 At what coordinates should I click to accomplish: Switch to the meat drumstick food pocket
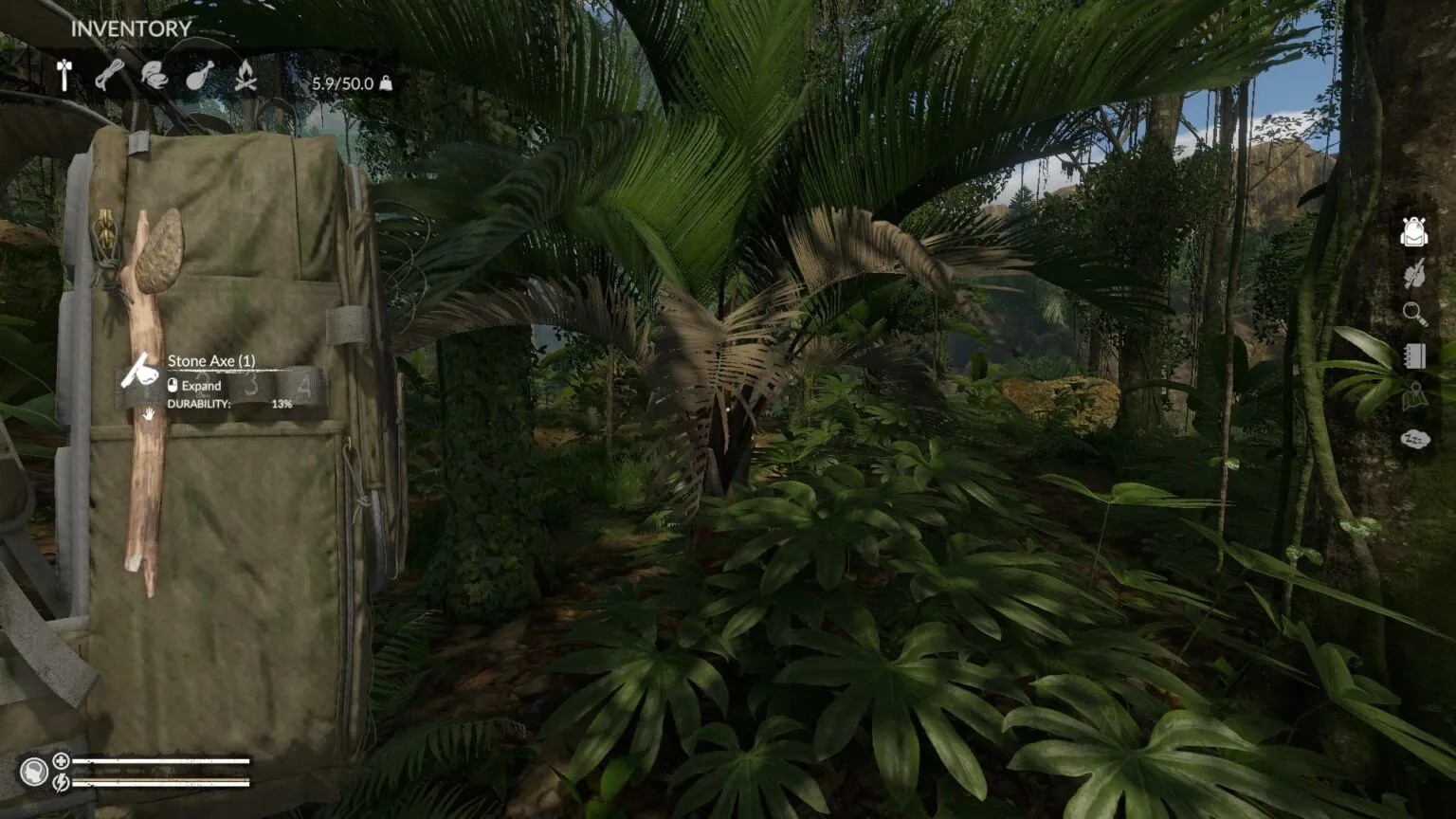point(199,75)
